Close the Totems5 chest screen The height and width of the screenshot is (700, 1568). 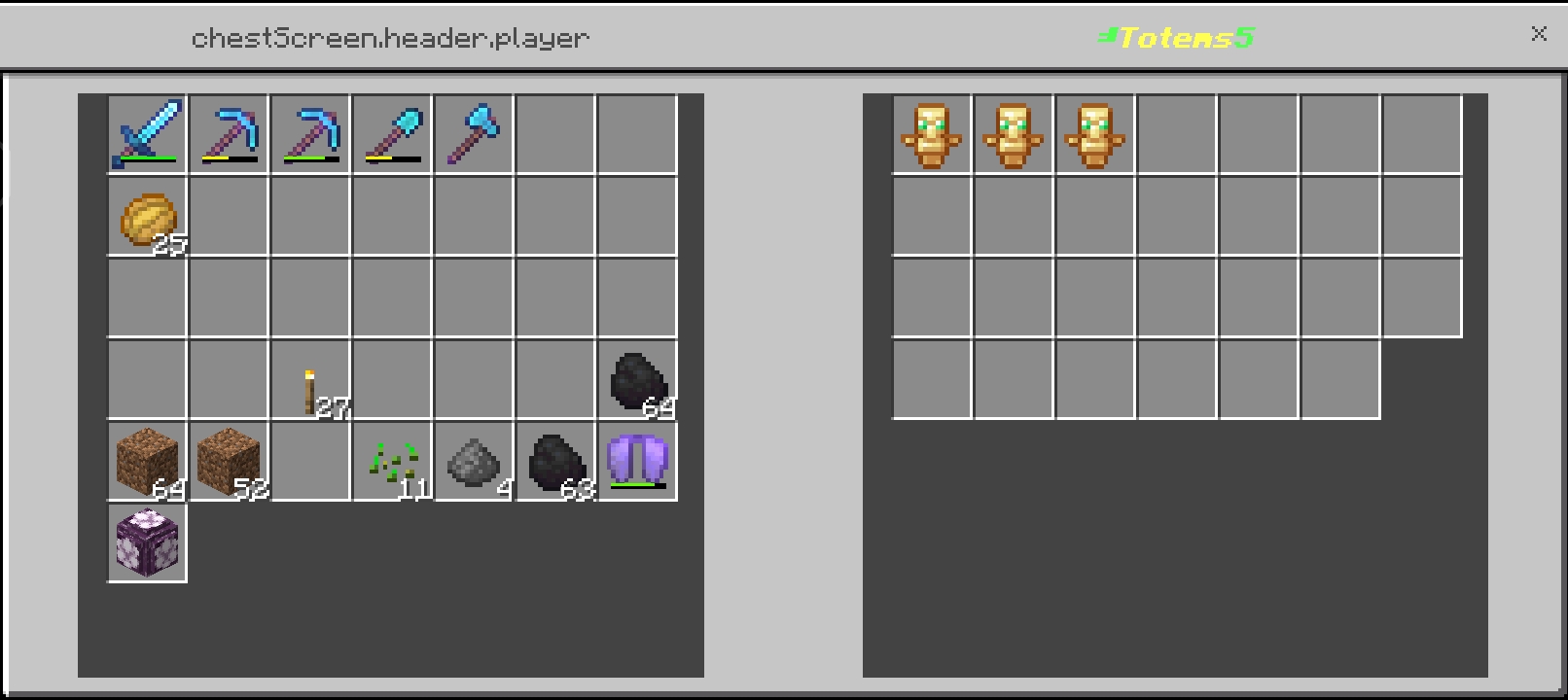tap(1539, 34)
